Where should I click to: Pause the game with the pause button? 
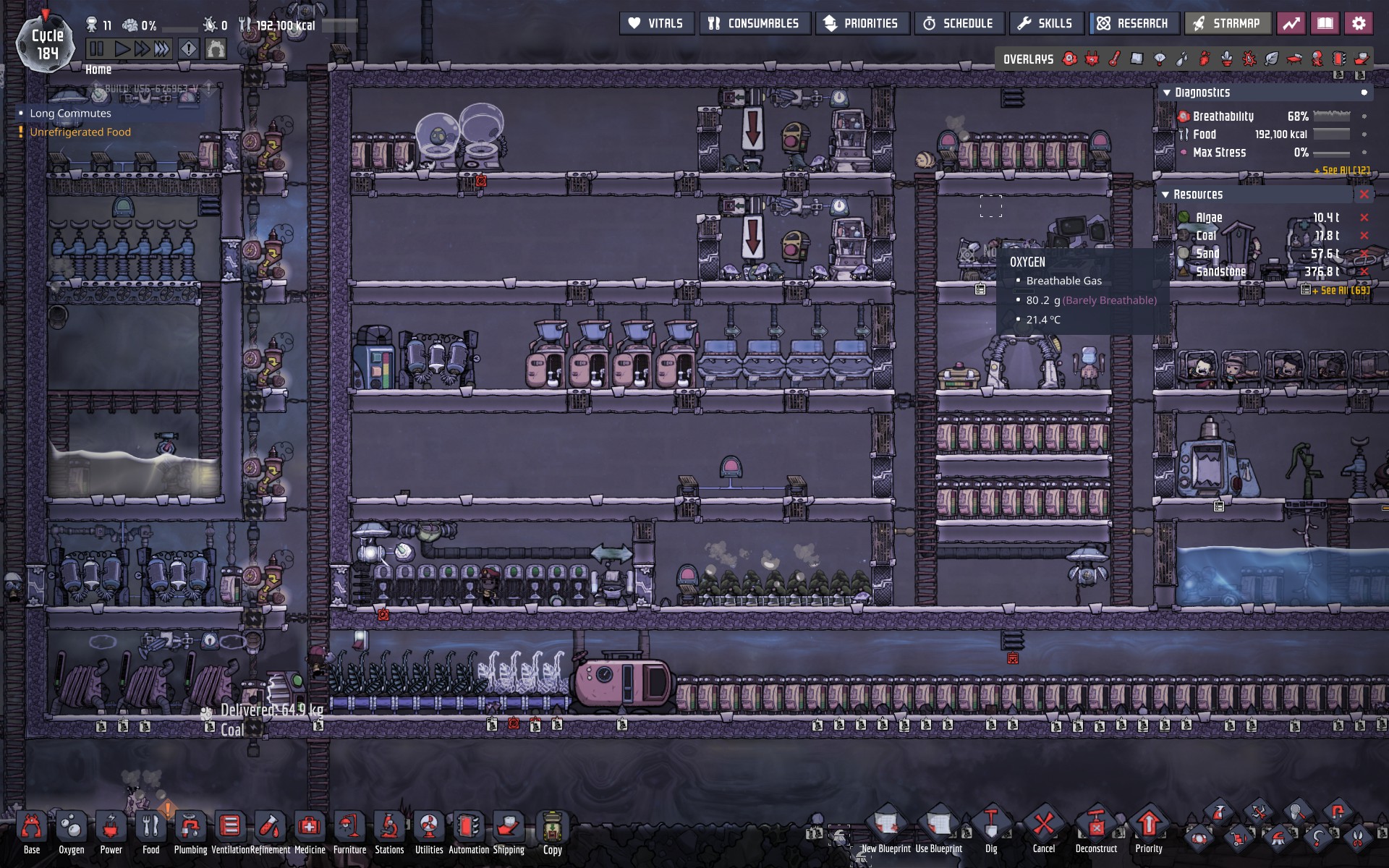click(97, 49)
